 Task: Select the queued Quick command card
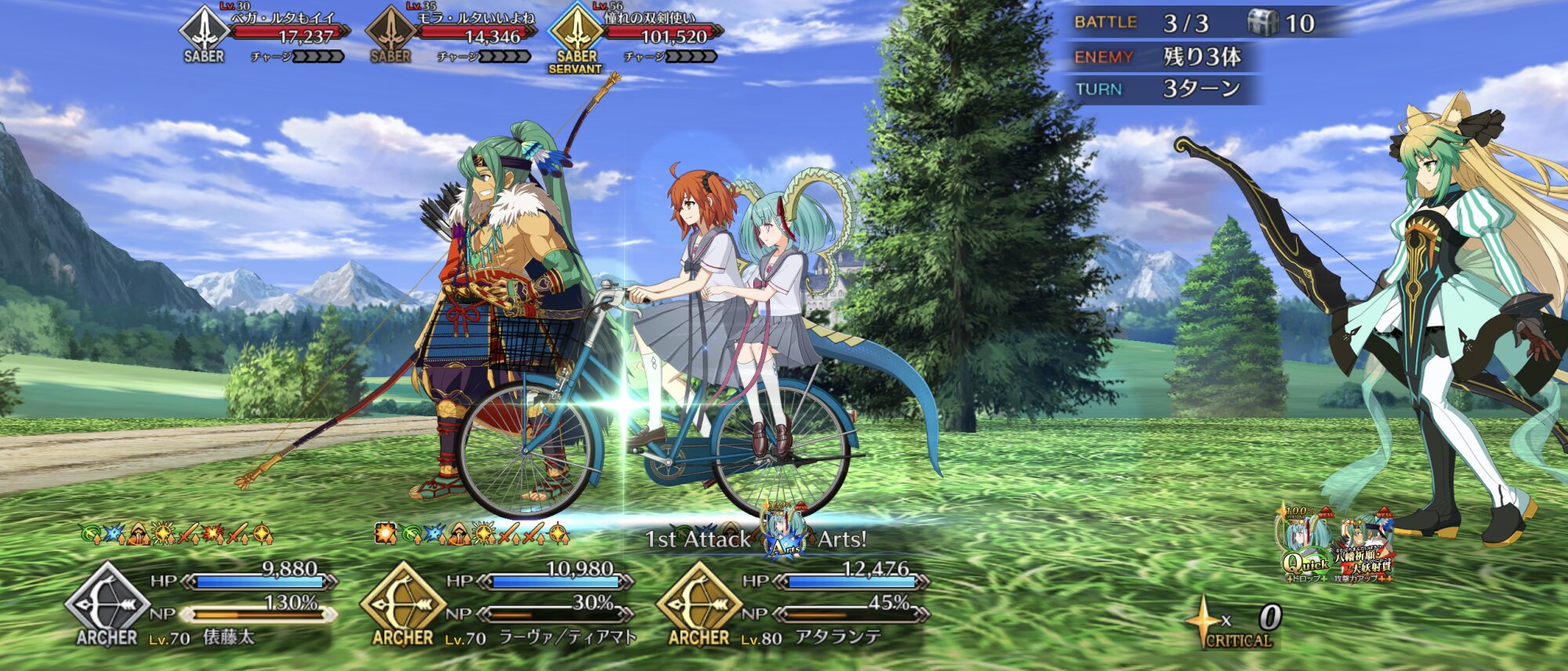(1307, 546)
